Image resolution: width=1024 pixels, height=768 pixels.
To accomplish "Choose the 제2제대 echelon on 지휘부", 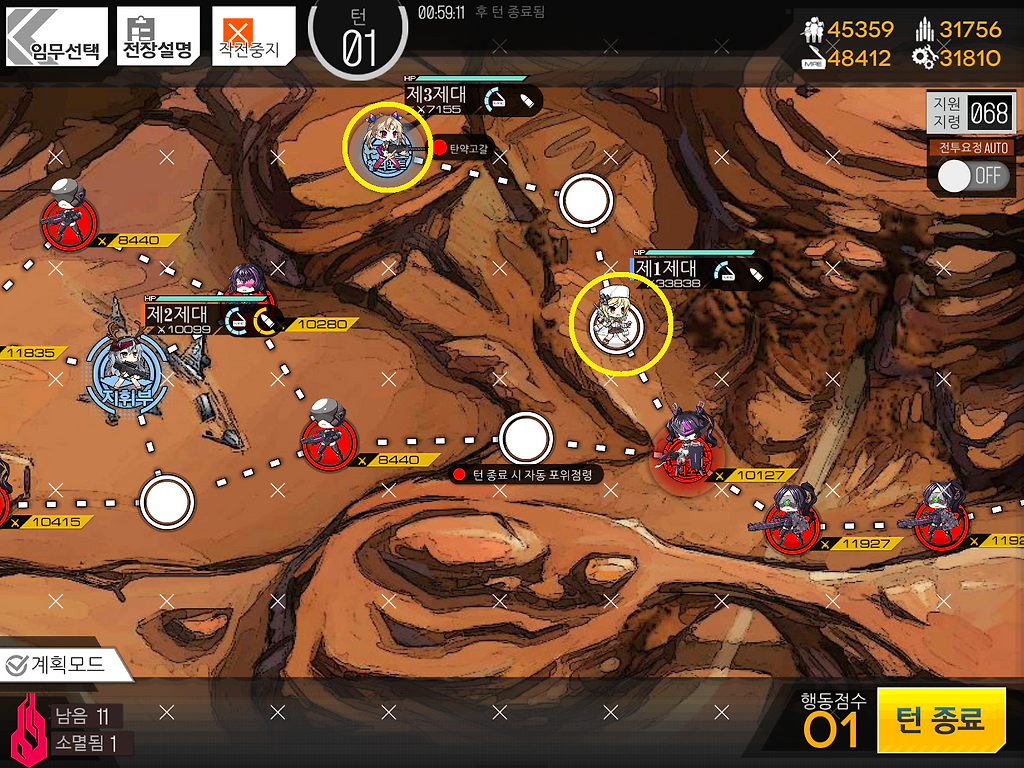I will tap(127, 370).
